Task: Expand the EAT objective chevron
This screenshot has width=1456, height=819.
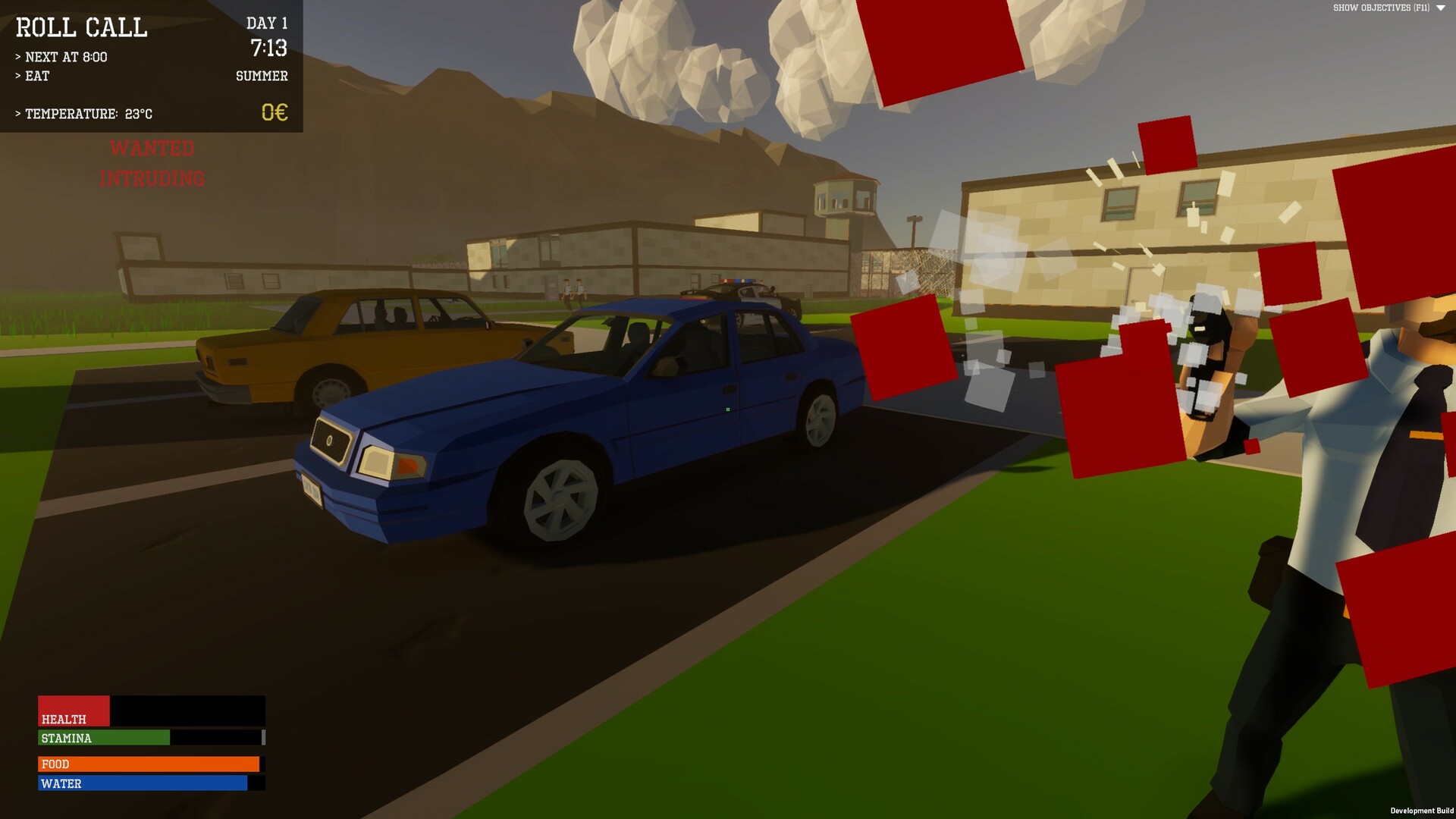Action: [18, 76]
